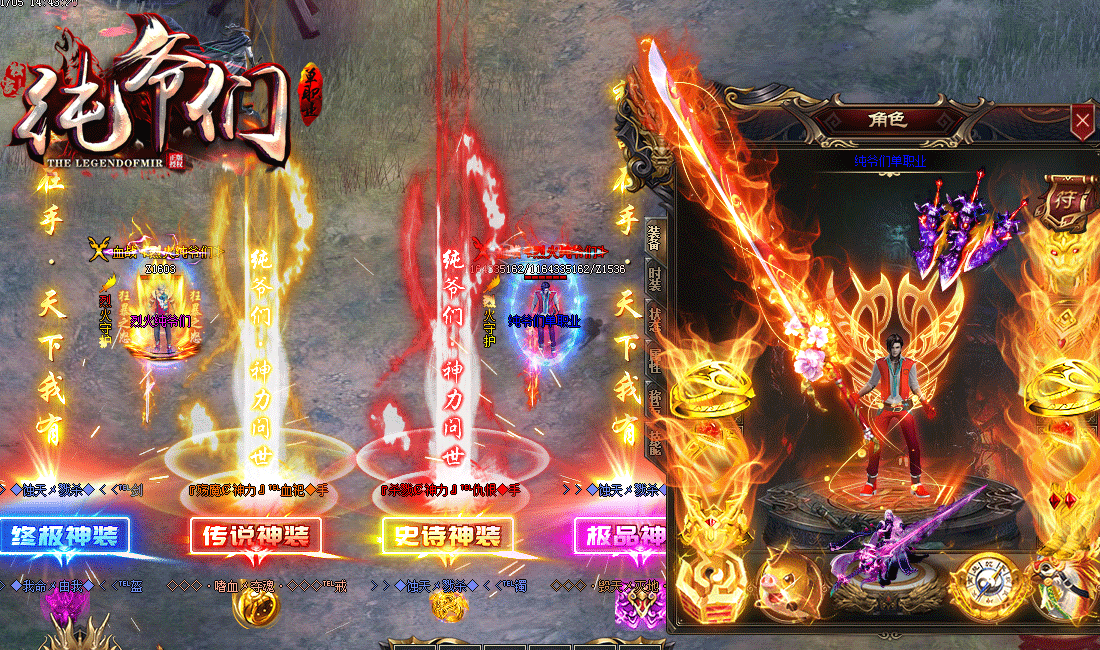Screen dimensions: 1100x650
Task: Show the 属性 attributes tab
Action: tap(653, 357)
